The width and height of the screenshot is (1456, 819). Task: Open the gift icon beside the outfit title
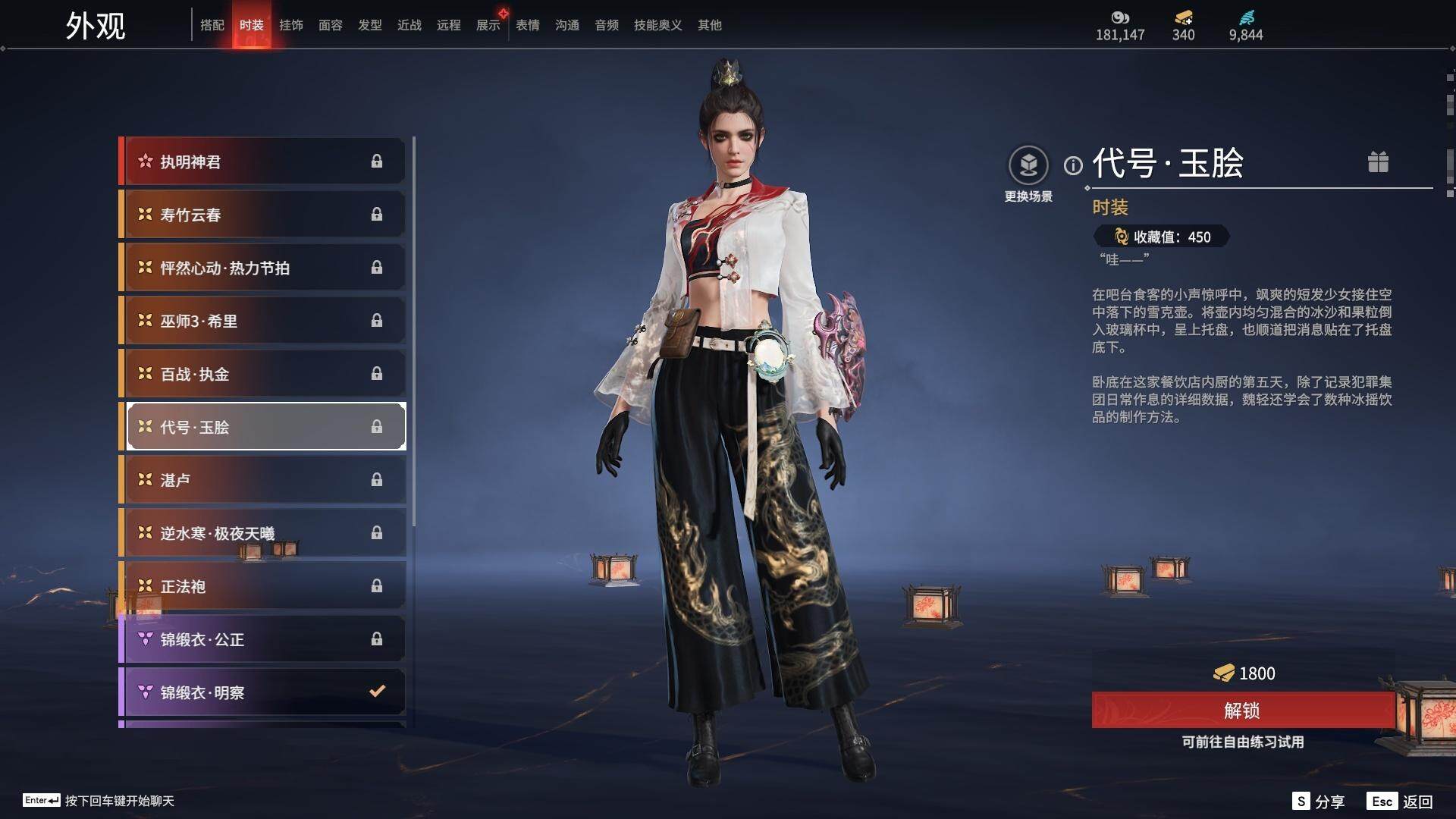pyautogui.click(x=1378, y=162)
